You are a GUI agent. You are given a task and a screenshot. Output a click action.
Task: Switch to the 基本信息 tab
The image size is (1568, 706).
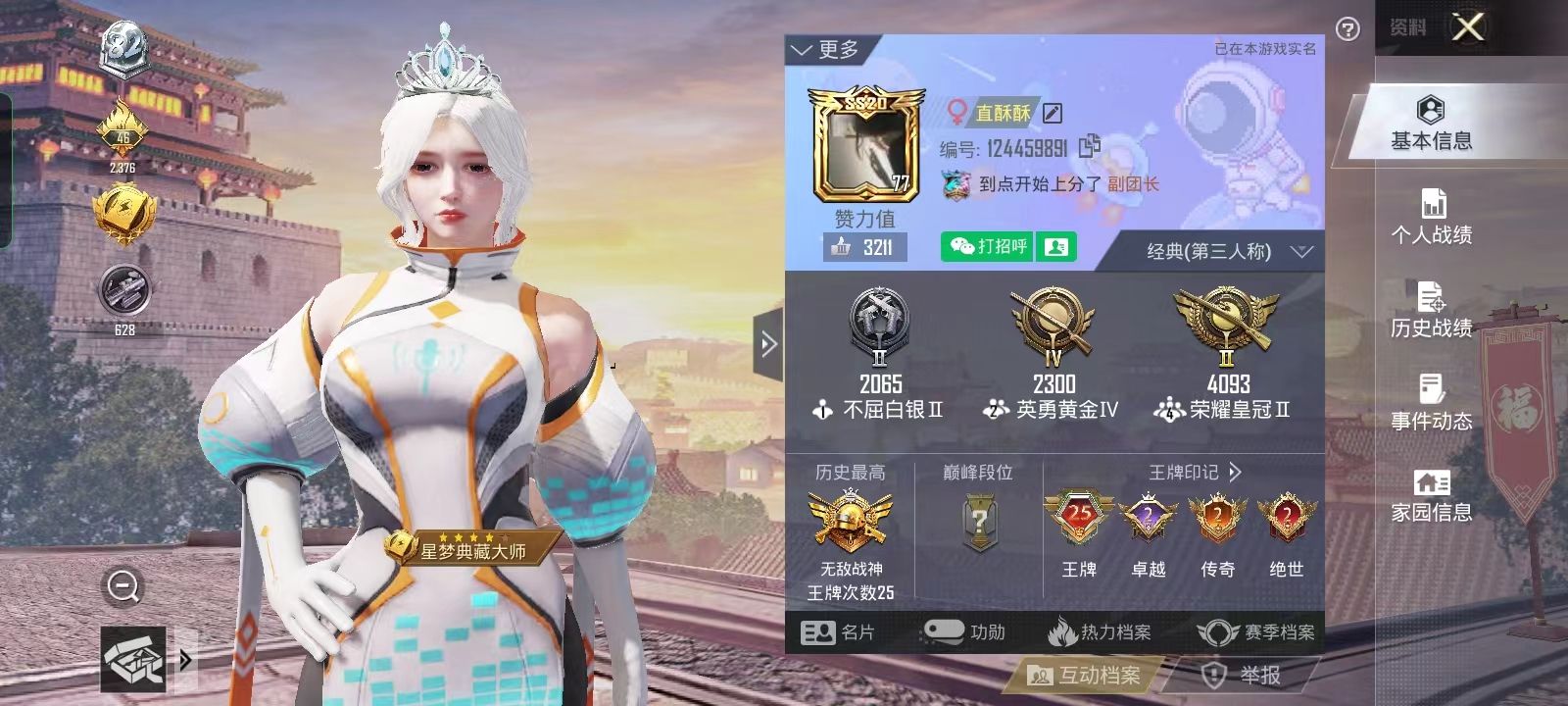[1431, 125]
